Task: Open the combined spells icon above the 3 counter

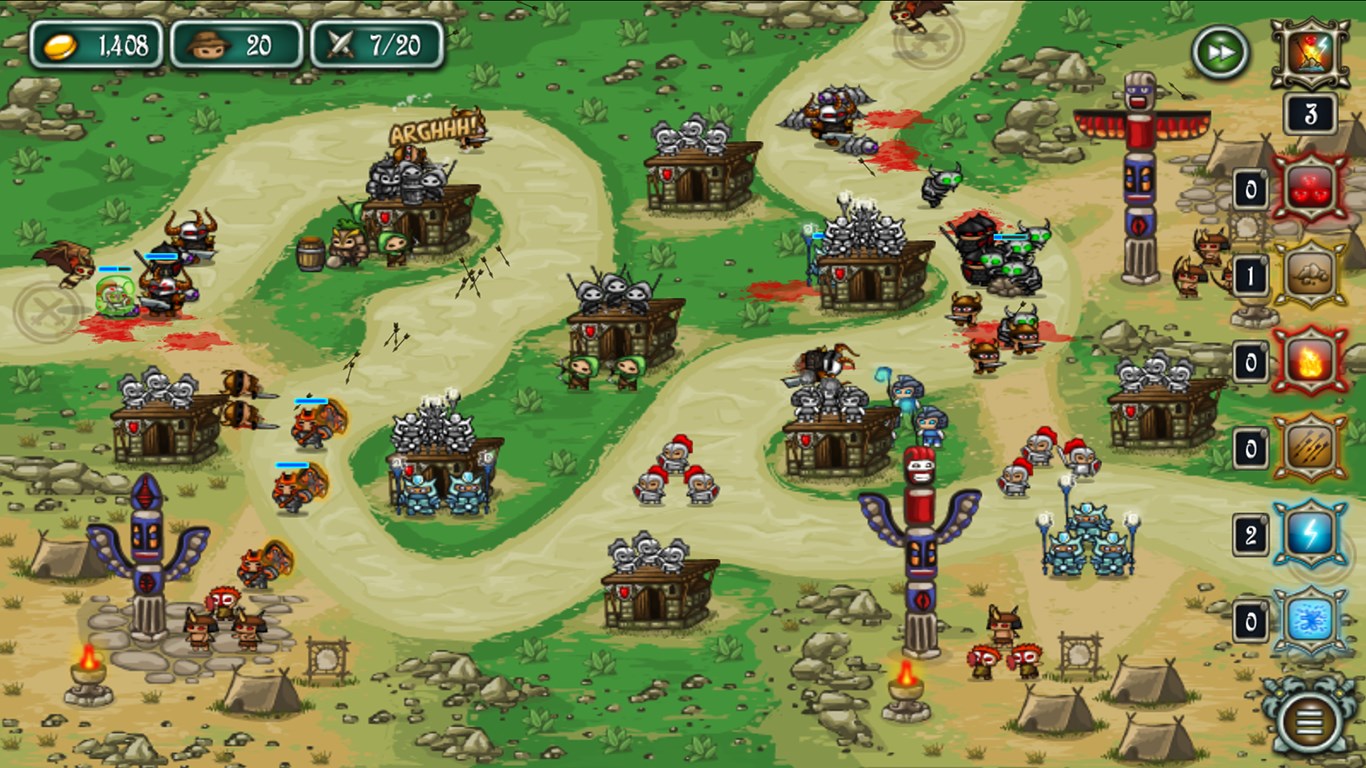Action: (x=1310, y=53)
